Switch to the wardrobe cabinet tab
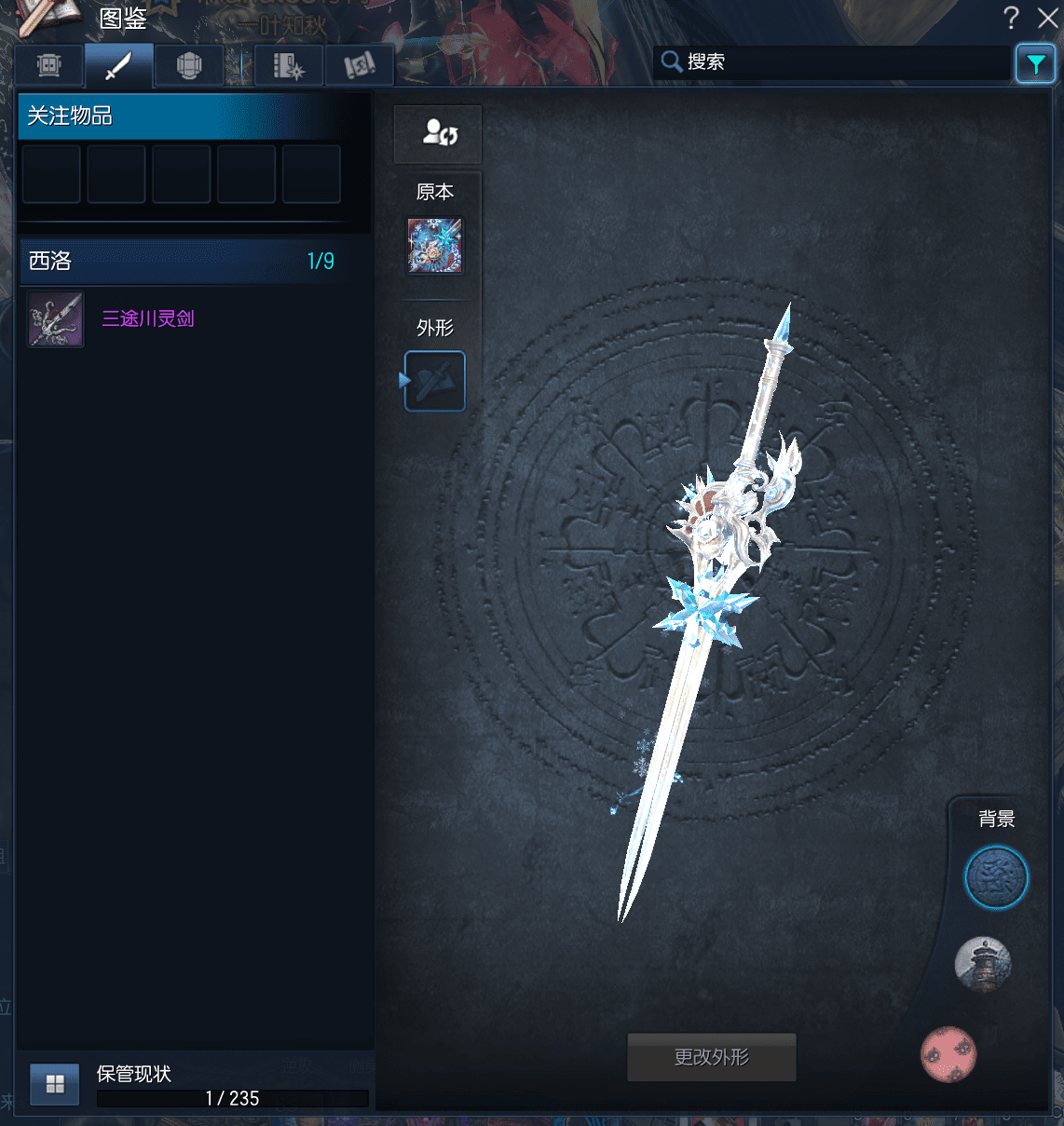The width and height of the screenshot is (1064, 1126). coord(49,65)
